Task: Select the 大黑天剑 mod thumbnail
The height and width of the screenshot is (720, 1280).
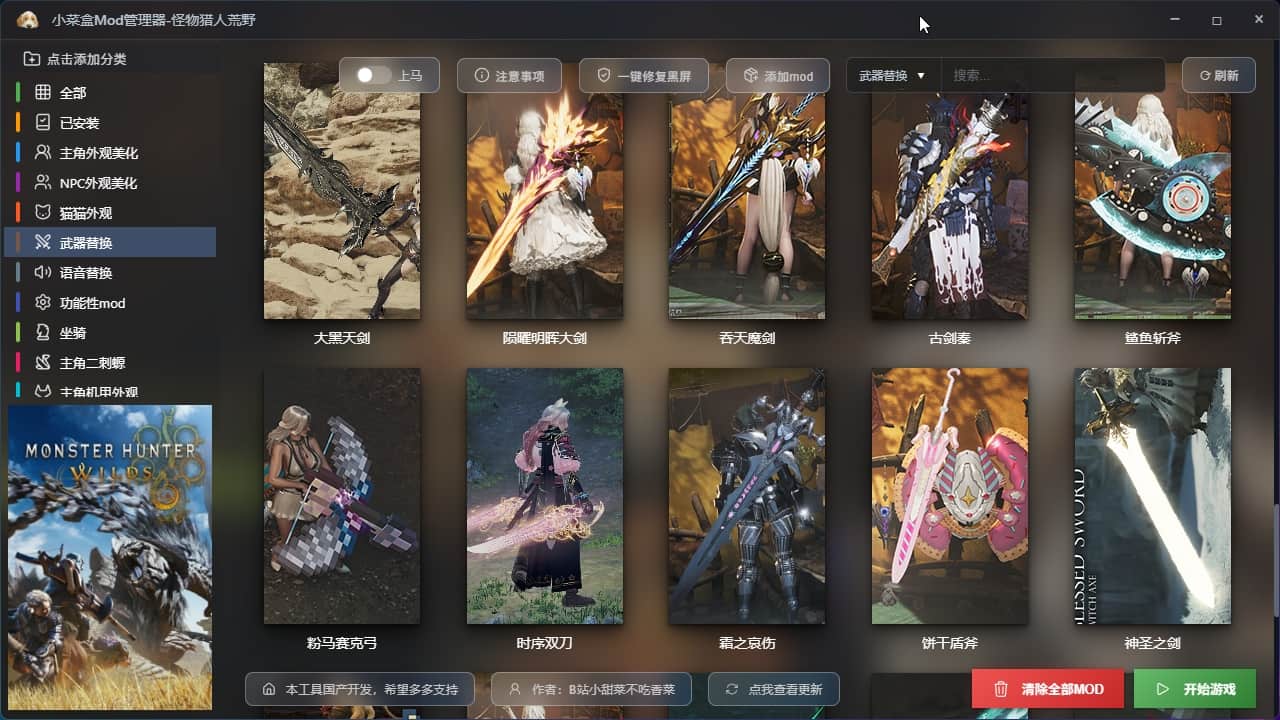Action: pos(342,192)
